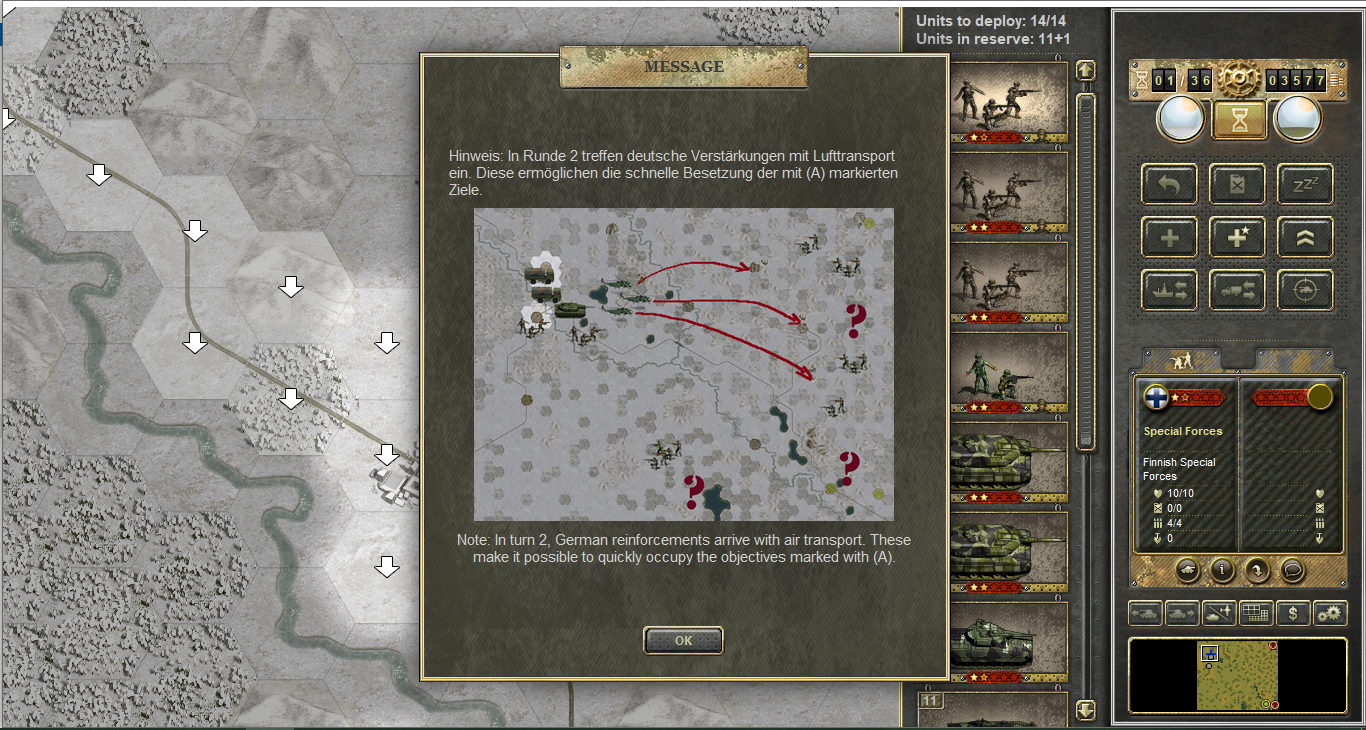1366x730 pixels.
Task: Confirm the message with OK
Action: [683, 640]
